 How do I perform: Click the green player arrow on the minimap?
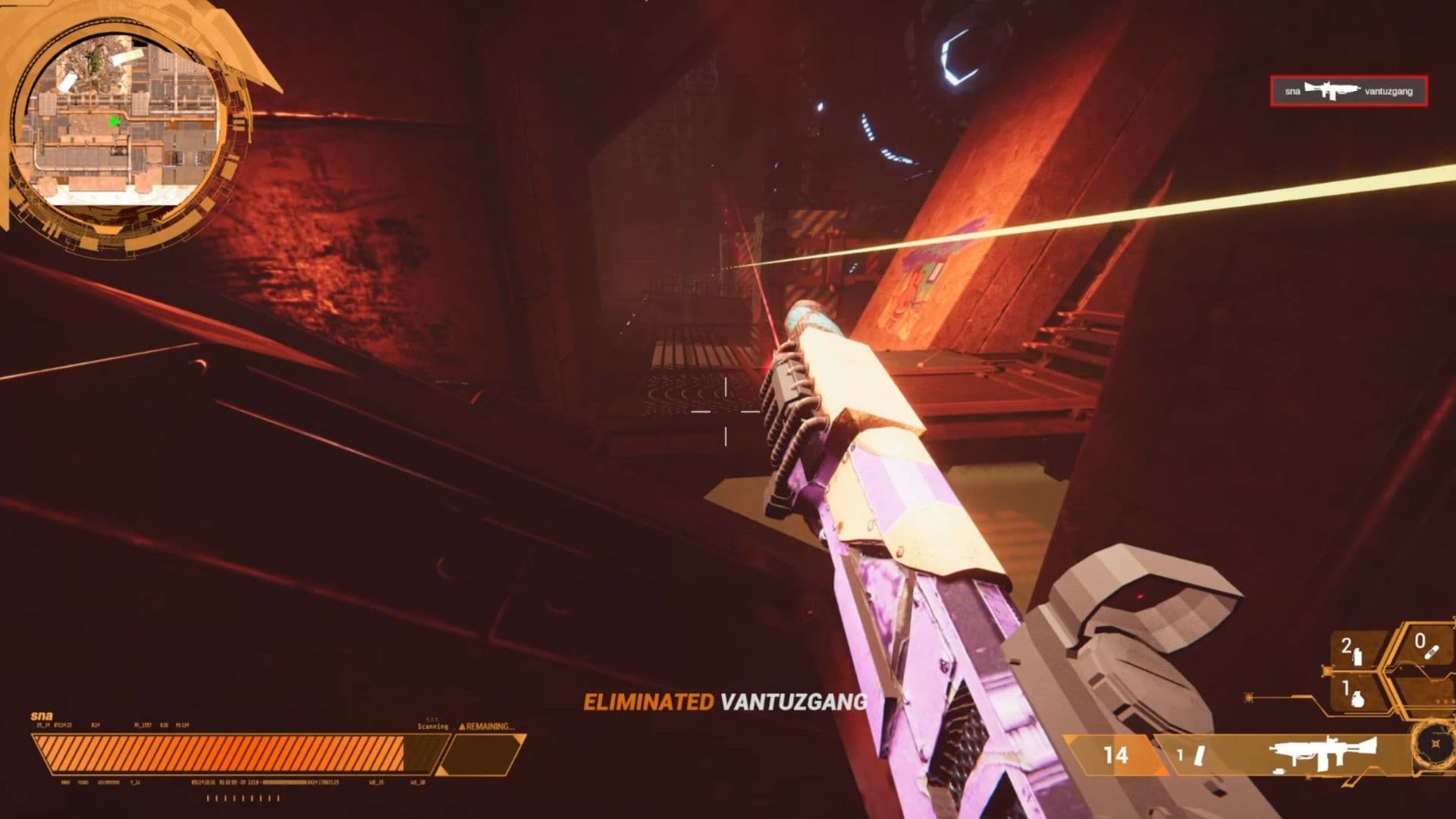(x=115, y=120)
